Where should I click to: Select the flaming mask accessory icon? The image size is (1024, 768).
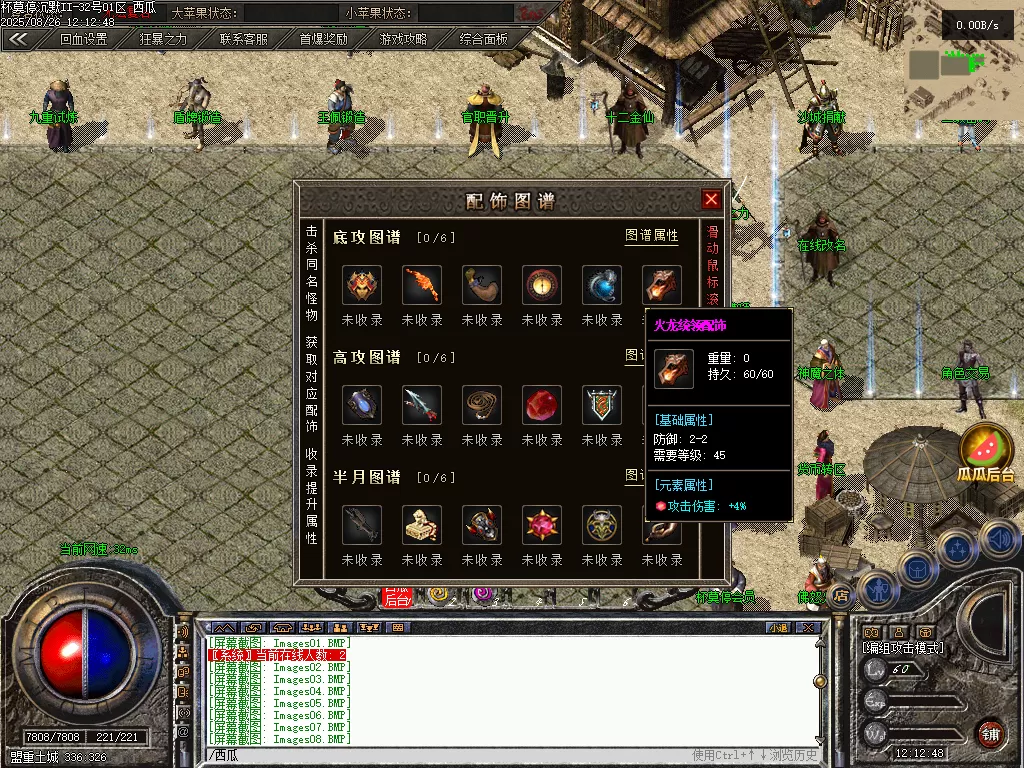(362, 285)
